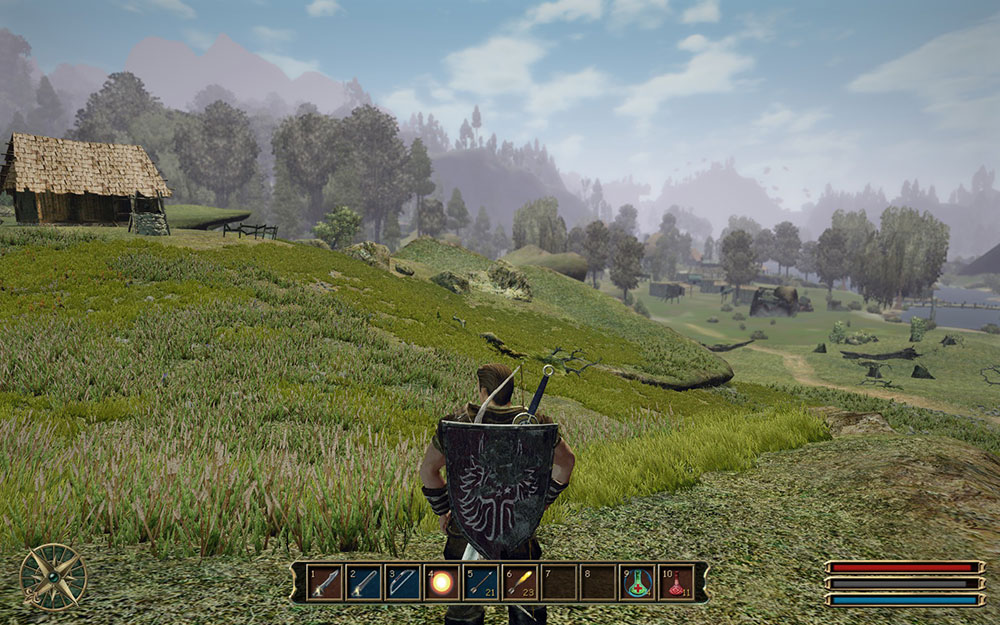Pick the fire arrows stack of 23
The width and height of the screenshot is (1000, 625).
pos(520,582)
